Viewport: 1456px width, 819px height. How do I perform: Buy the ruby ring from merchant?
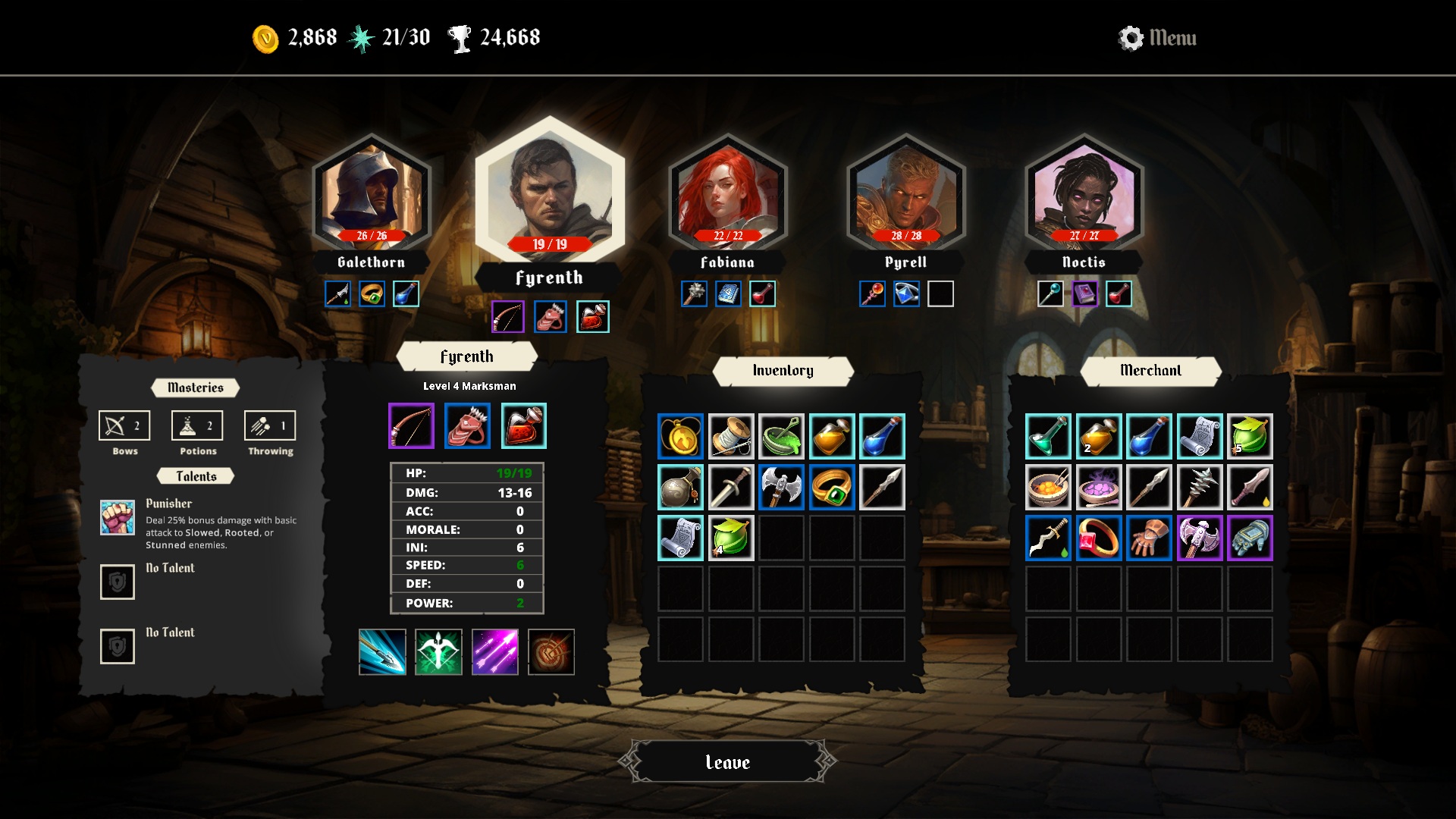1099,538
